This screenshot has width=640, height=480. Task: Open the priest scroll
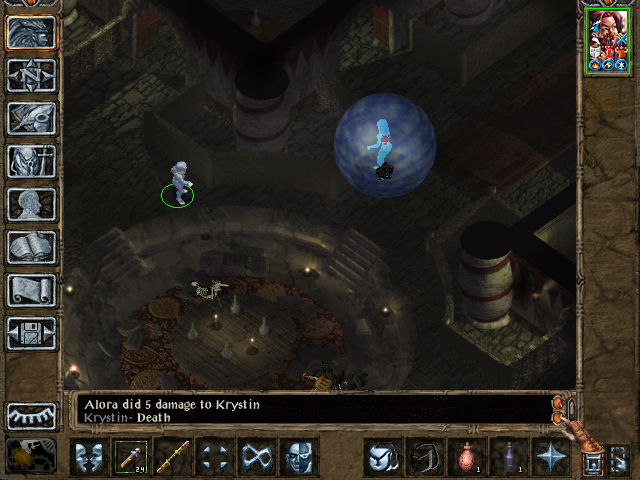click(x=32, y=290)
